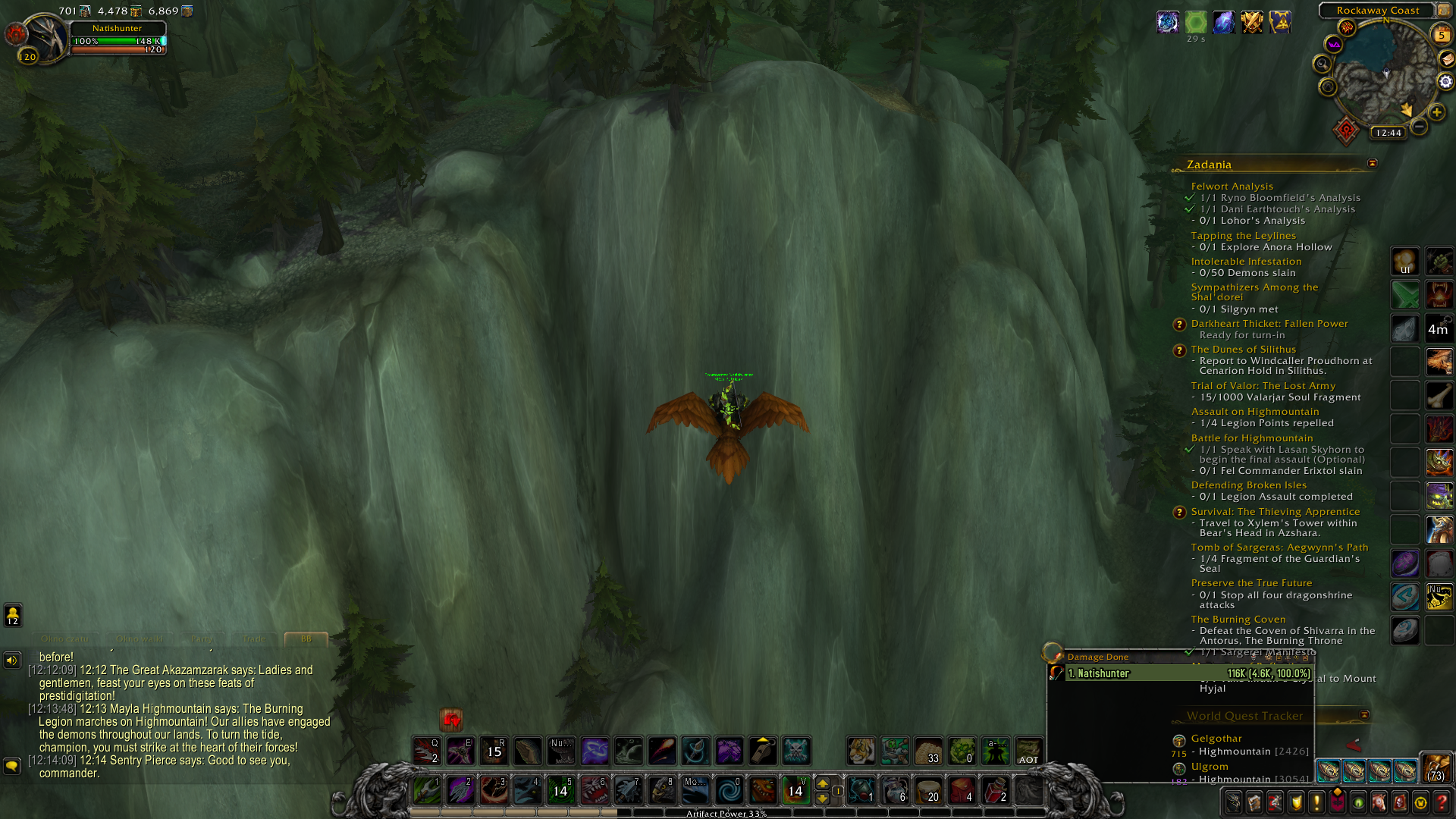This screenshot has width=1456, height=819.
Task: Open the main backpack showing 73 slots
Action: [x=1436, y=768]
